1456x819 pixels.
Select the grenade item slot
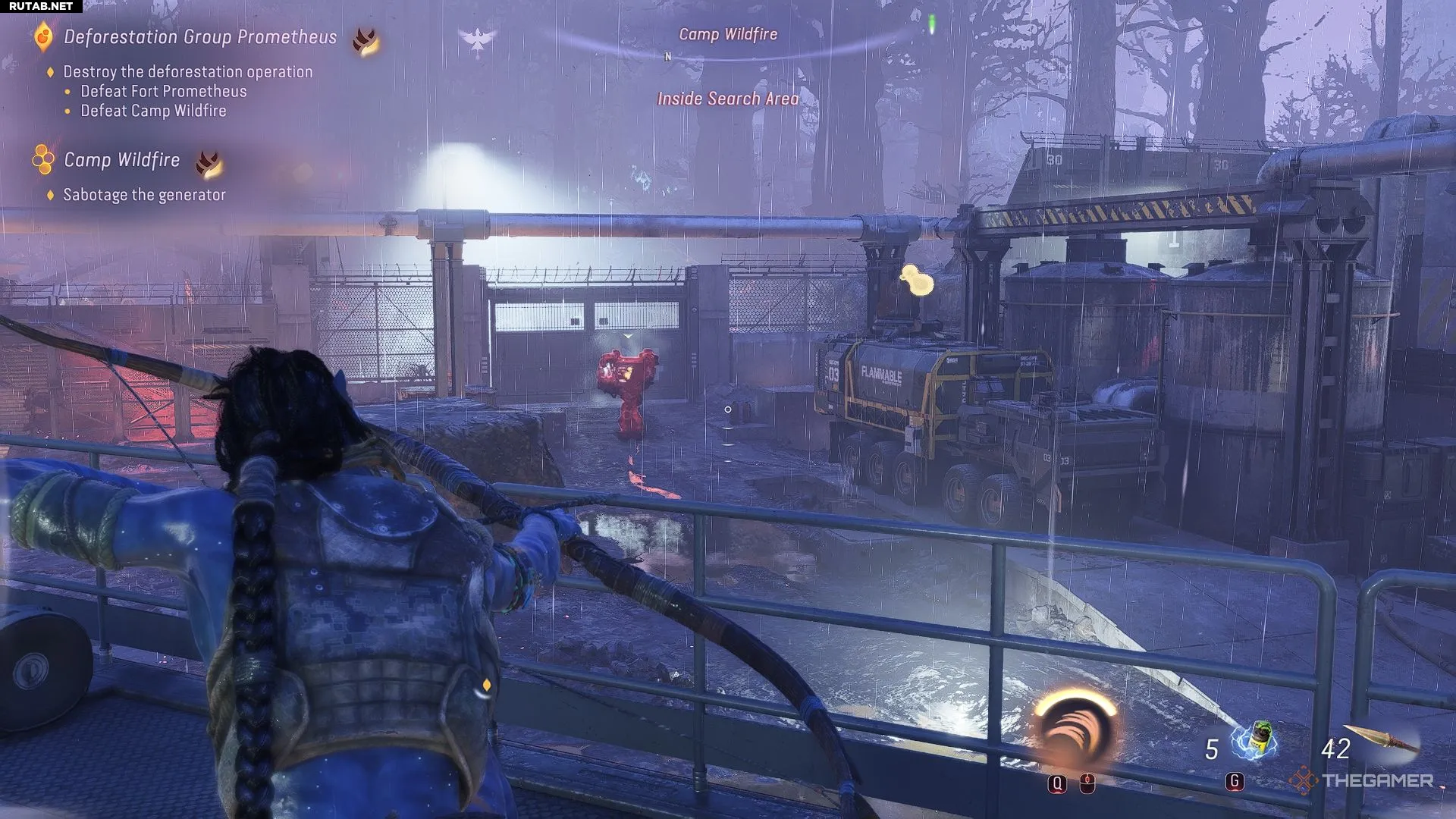[1255, 741]
